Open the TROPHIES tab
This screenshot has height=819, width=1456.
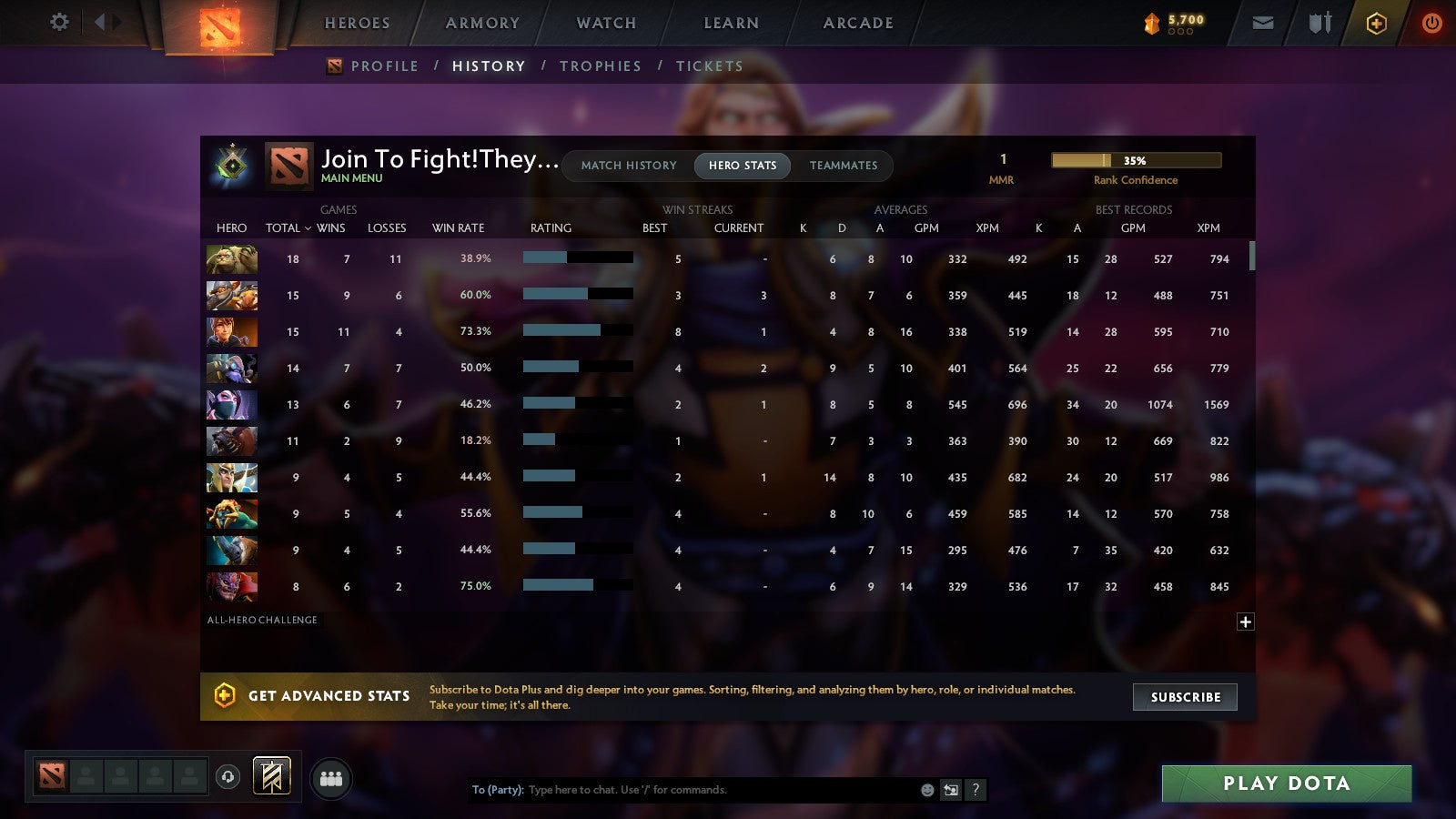[601, 66]
